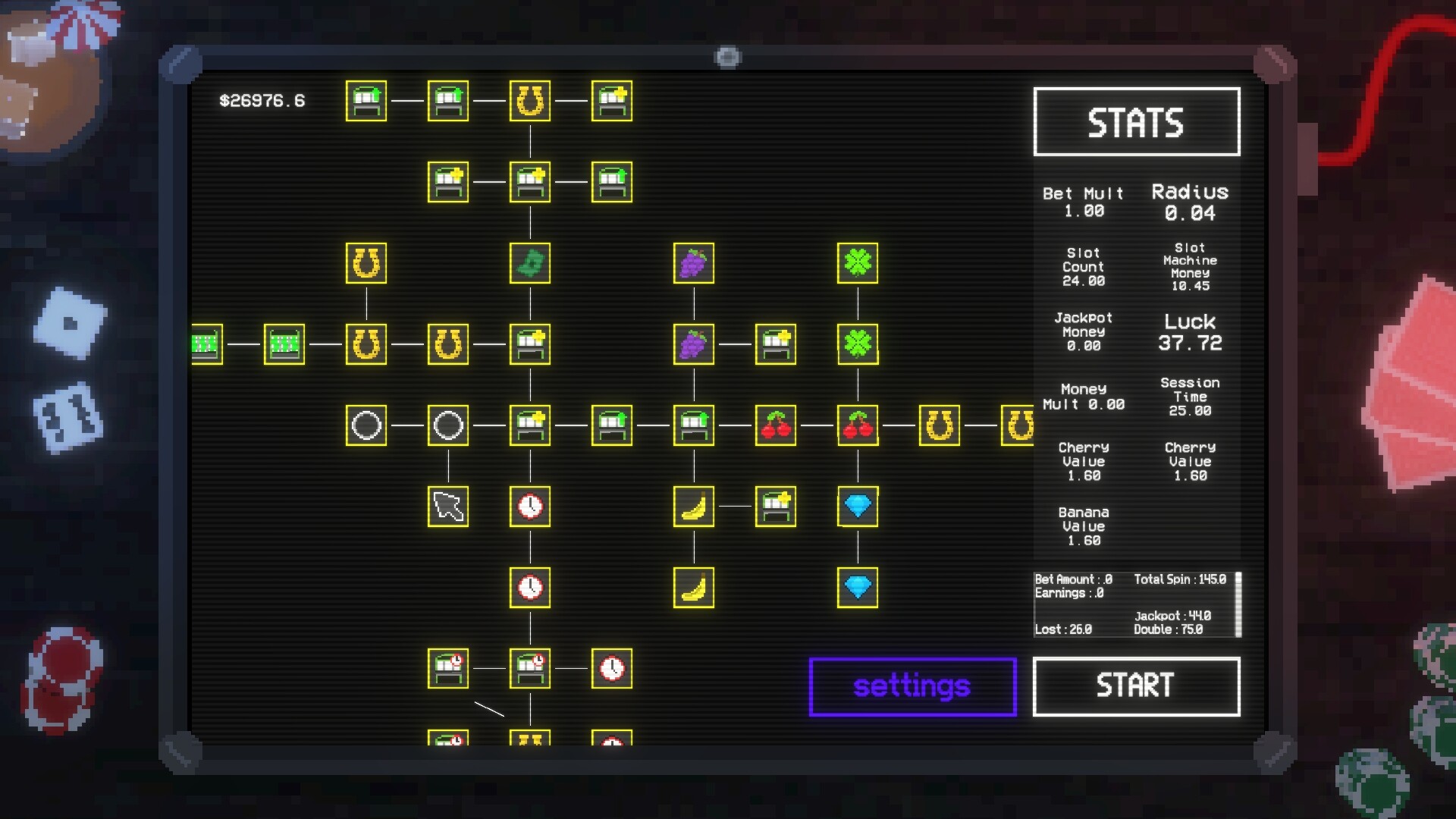Viewport: 1456px width, 819px height.
Task: Click a red cherries upgrade node
Action: point(775,425)
